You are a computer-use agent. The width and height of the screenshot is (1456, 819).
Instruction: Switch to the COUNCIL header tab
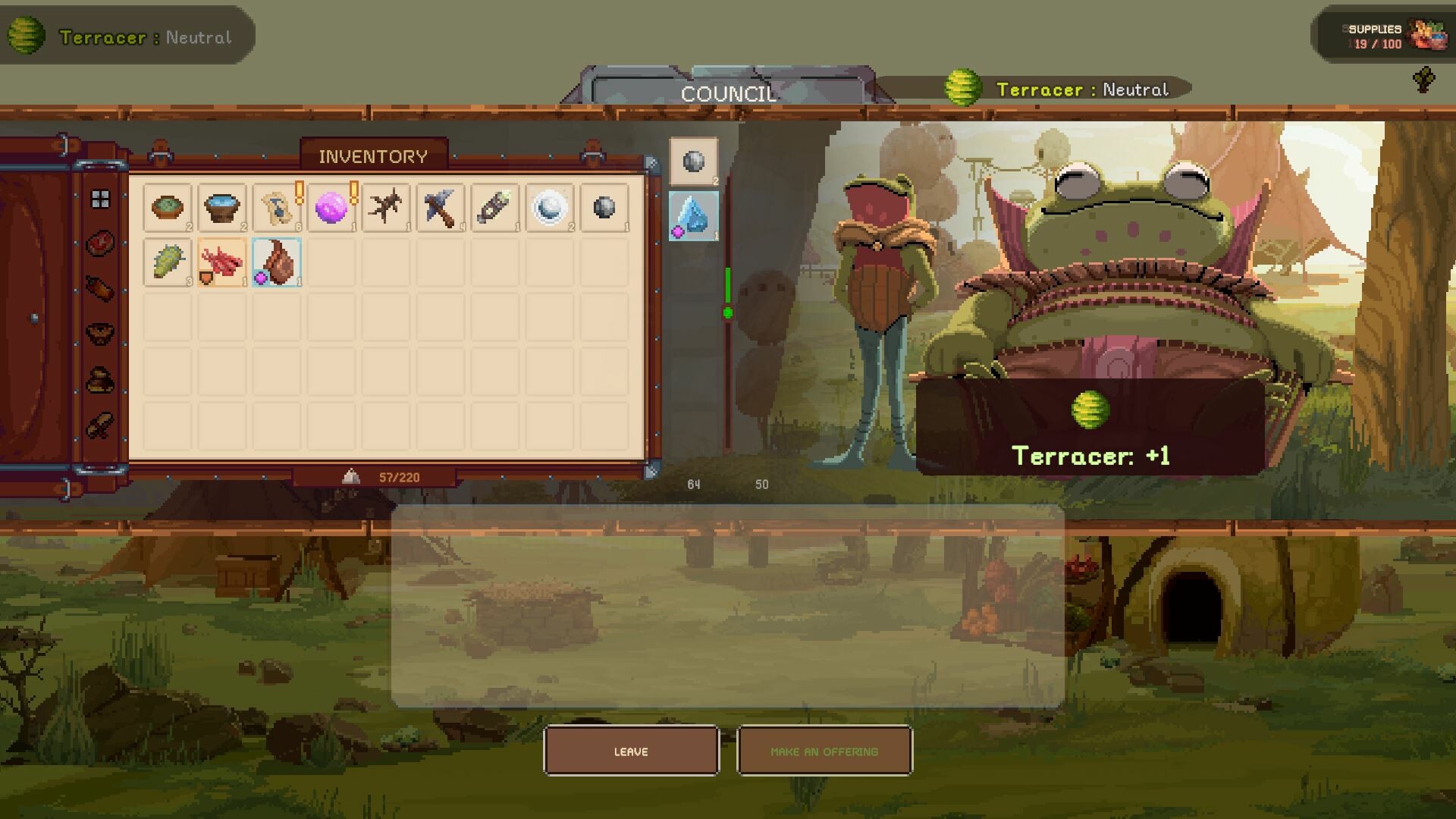pos(727,93)
